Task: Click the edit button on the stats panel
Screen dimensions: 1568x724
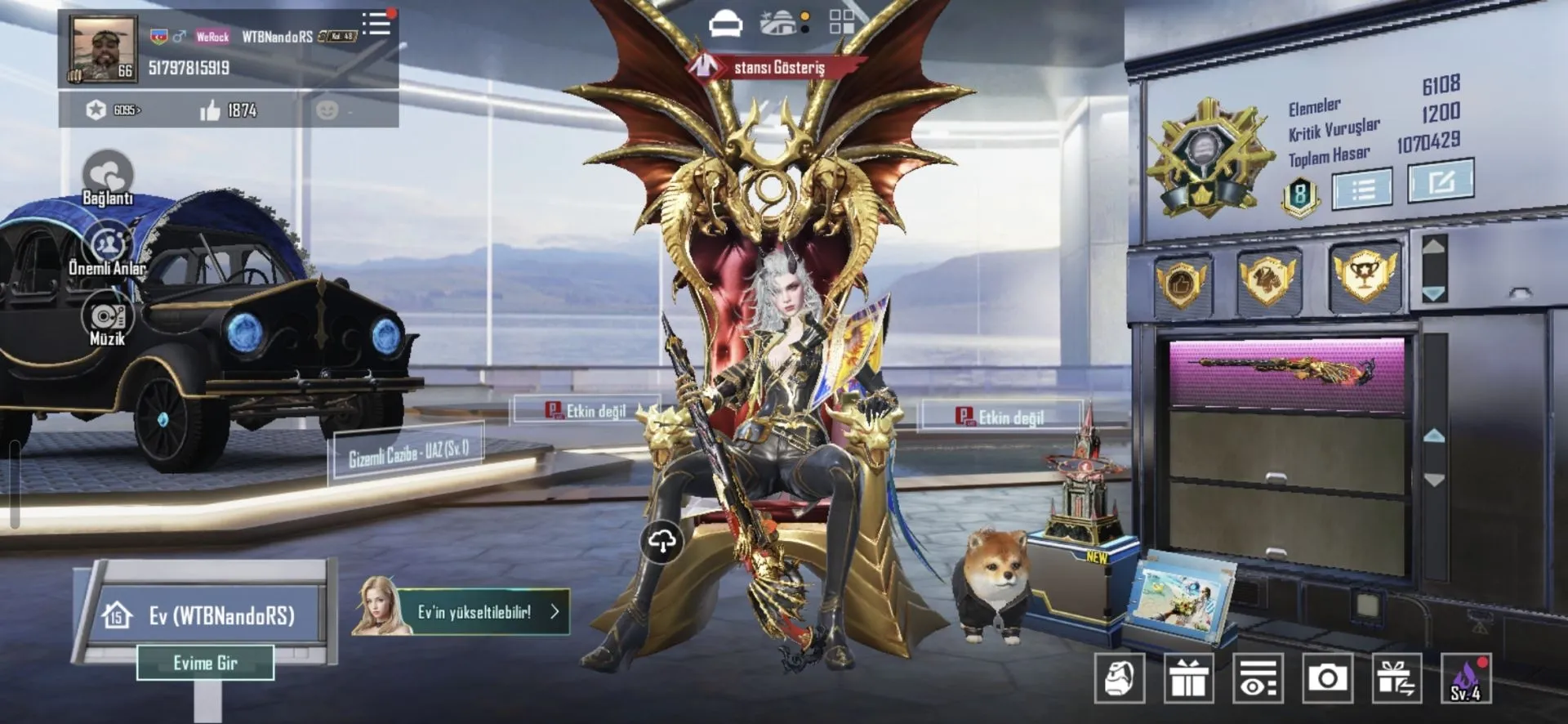Action: (x=1441, y=181)
